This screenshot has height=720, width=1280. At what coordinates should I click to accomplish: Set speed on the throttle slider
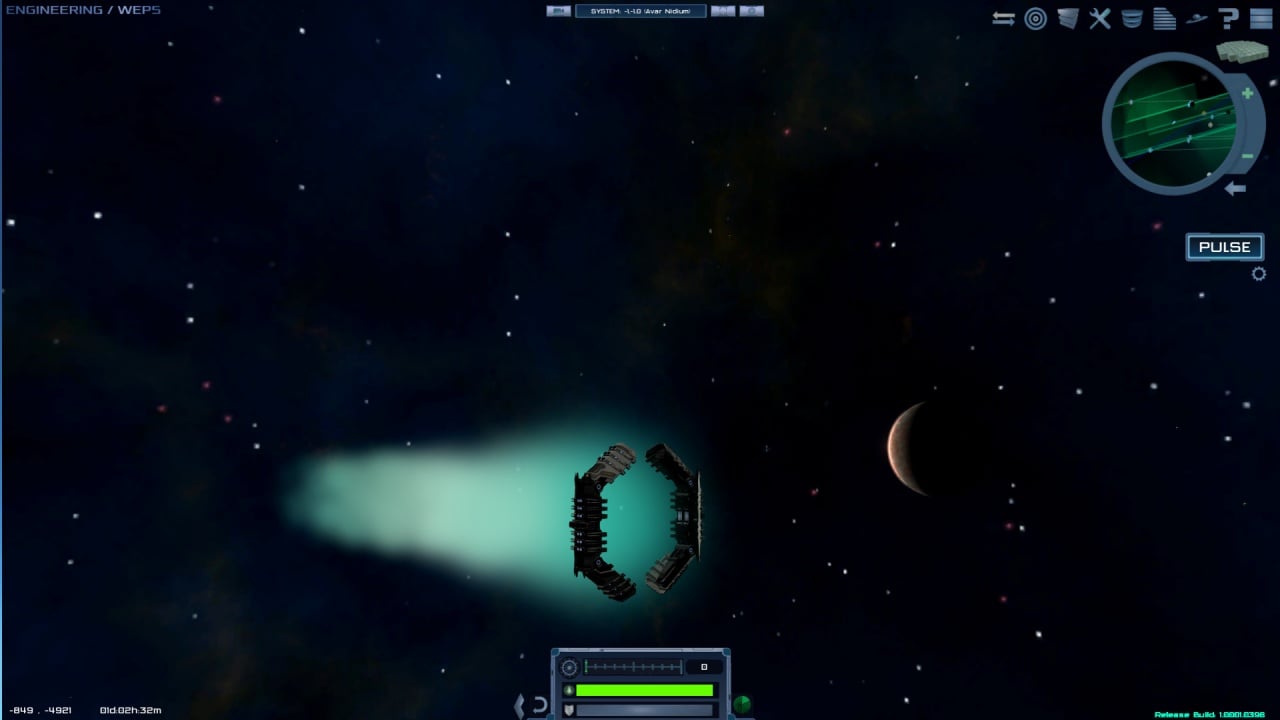coord(632,667)
